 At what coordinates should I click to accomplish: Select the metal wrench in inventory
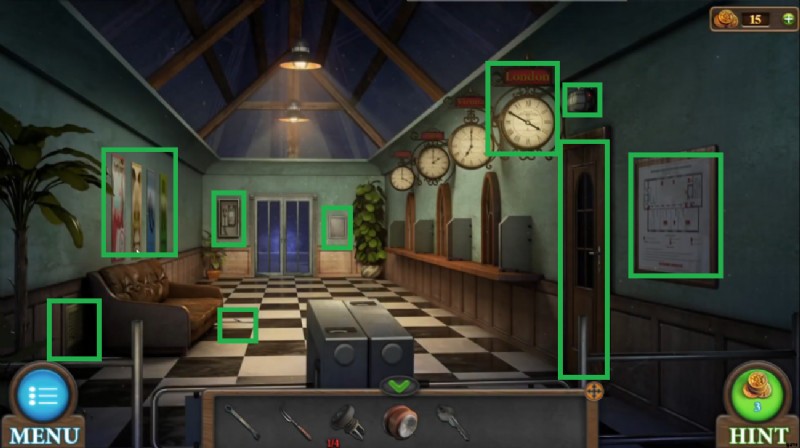click(242, 421)
